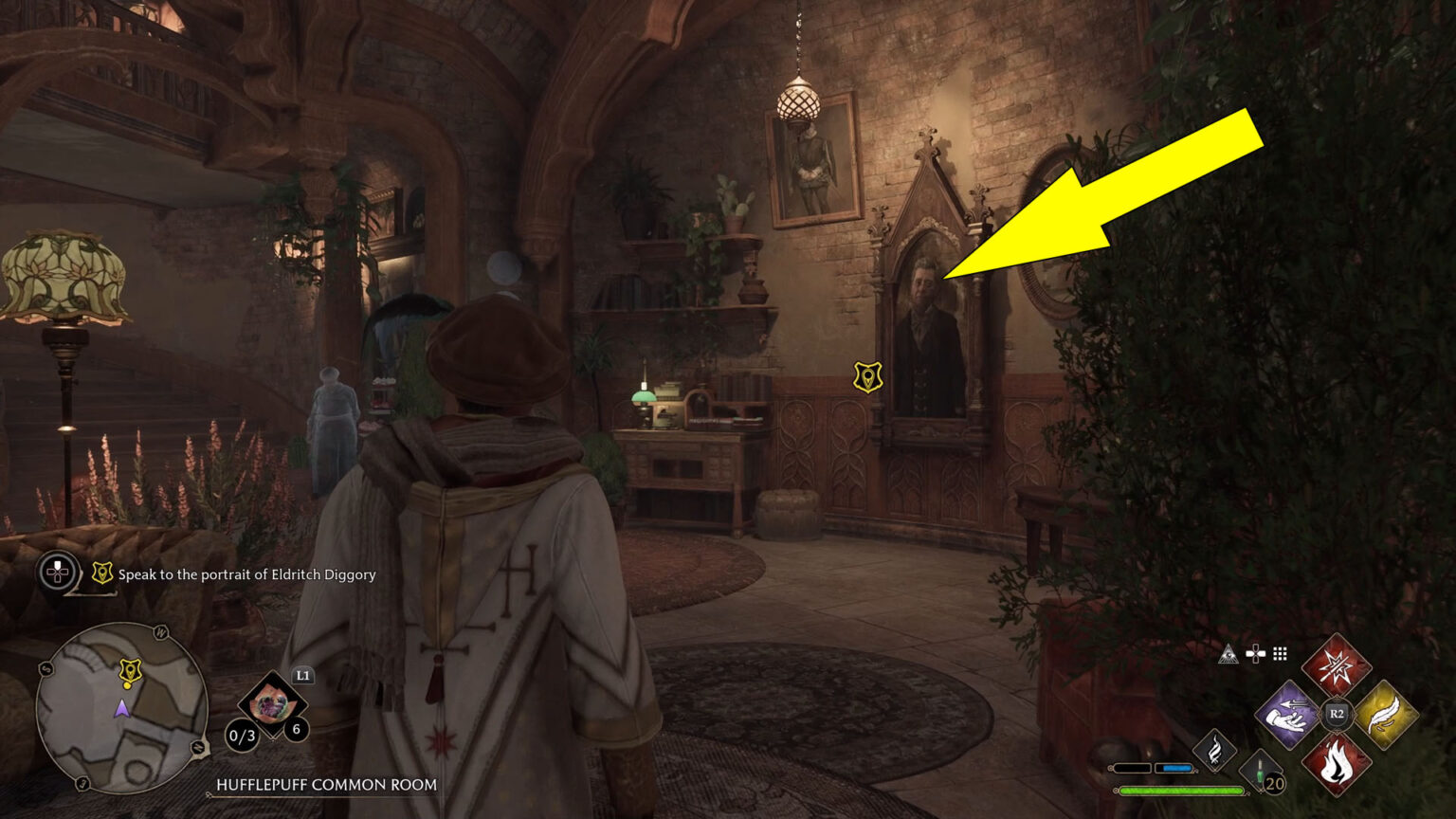Activate the red starburst wand spell

click(1336, 665)
